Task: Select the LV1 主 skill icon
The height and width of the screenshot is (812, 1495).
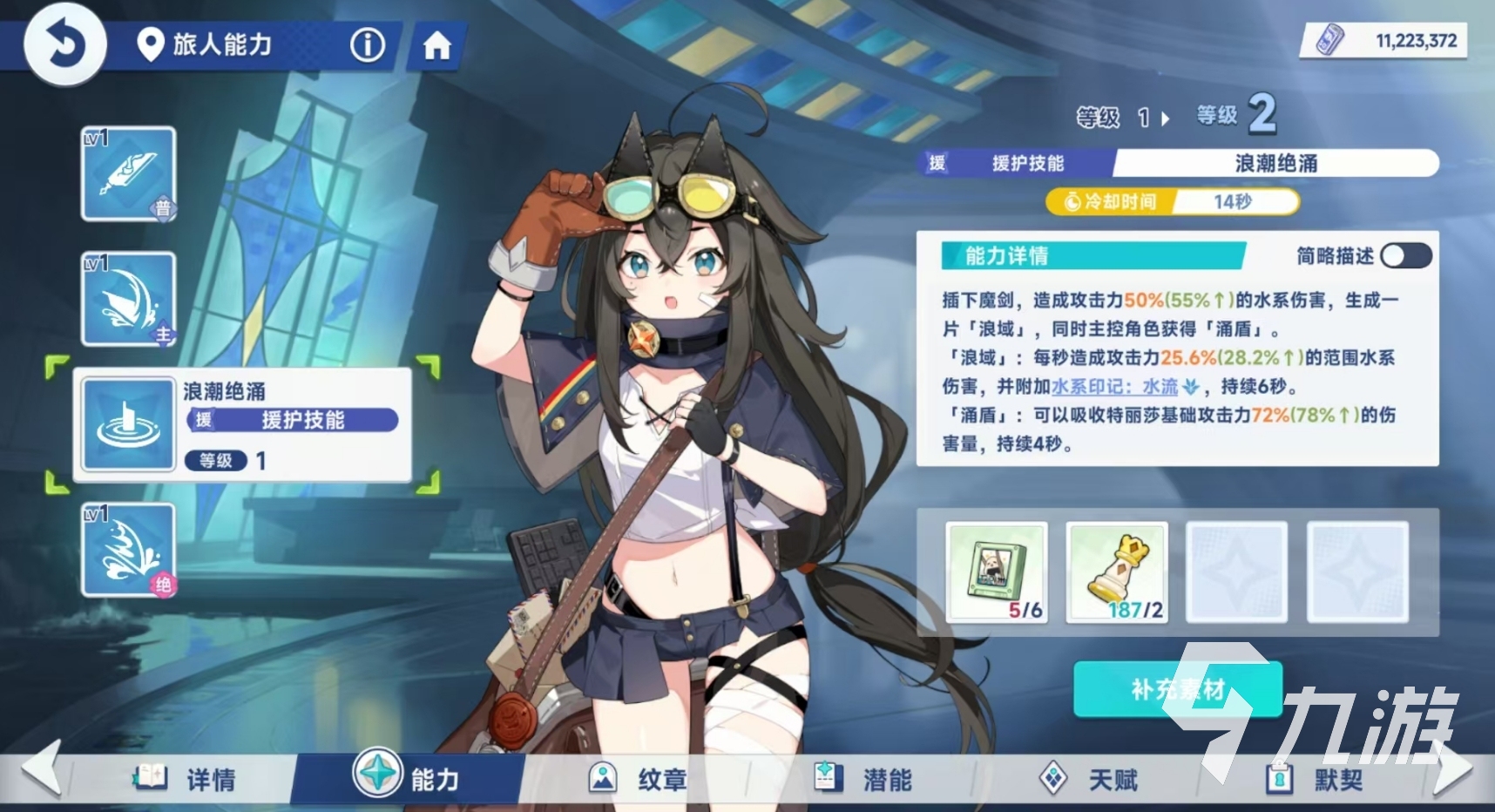Action: coord(128,299)
